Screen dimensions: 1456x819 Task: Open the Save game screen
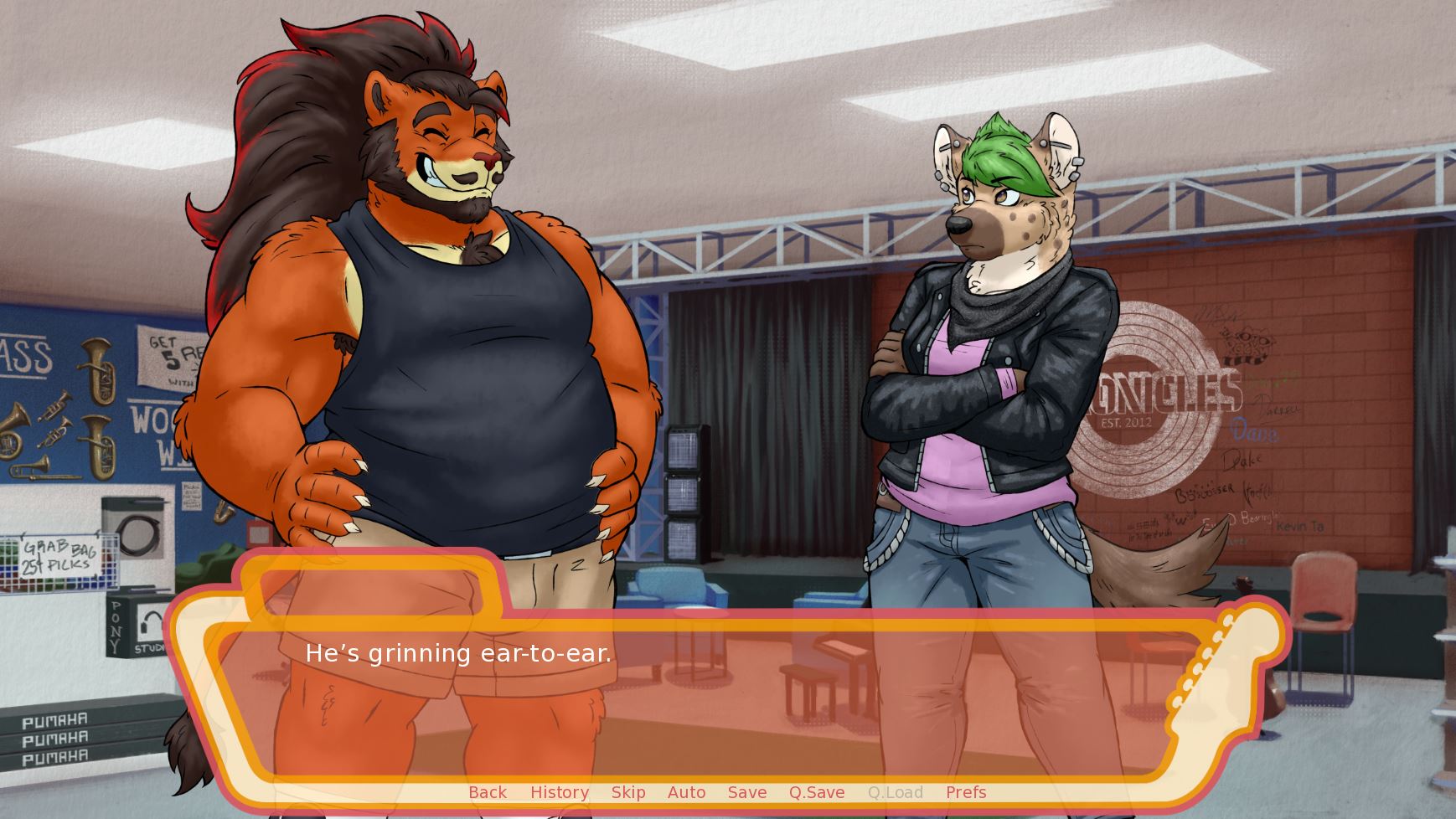point(747,792)
